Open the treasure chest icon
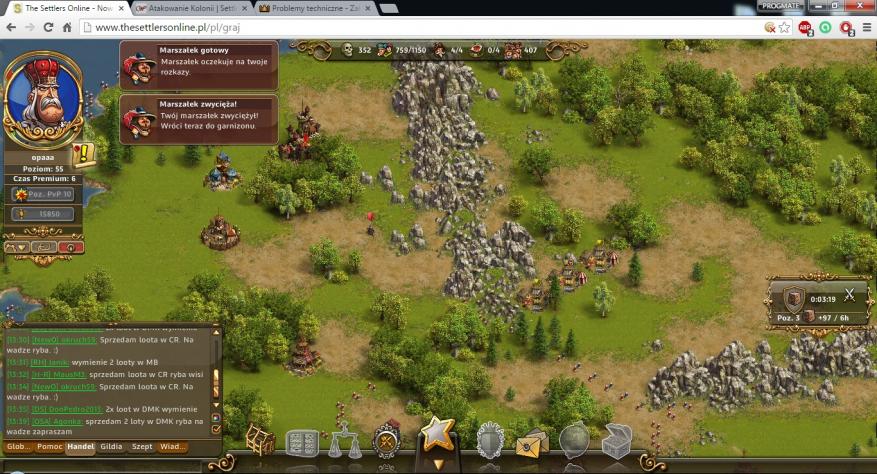 pyautogui.click(x=616, y=441)
